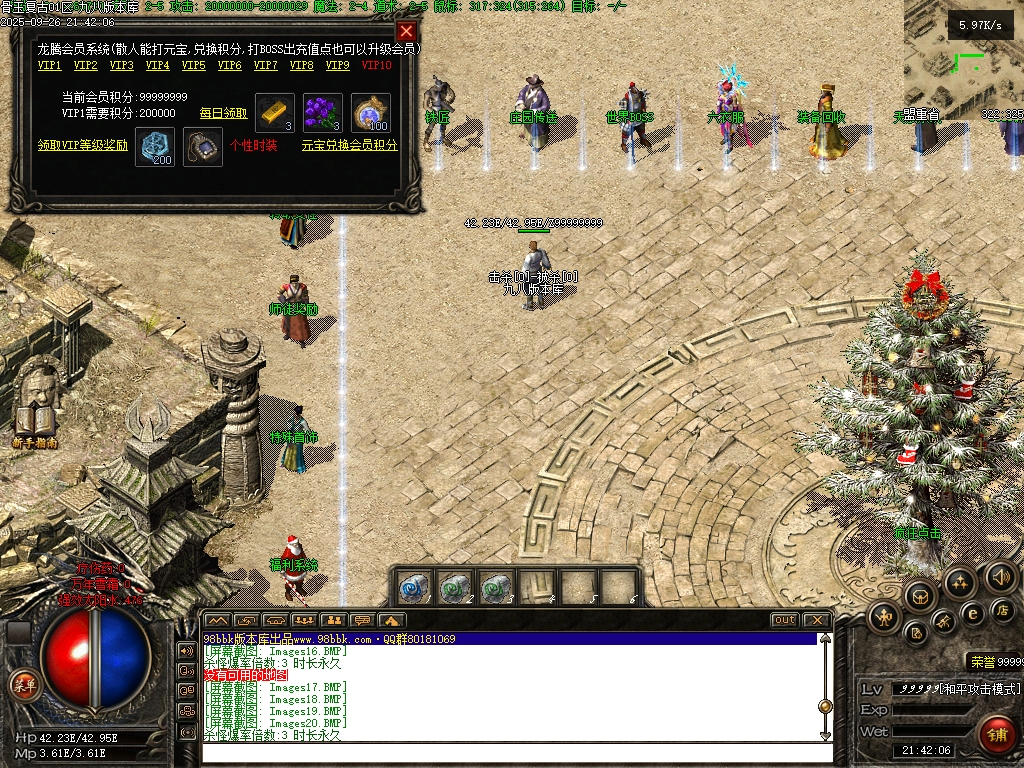Open the newbie guide (新手指南) book icon
Image resolution: width=1024 pixels, height=768 pixels.
coord(35,421)
